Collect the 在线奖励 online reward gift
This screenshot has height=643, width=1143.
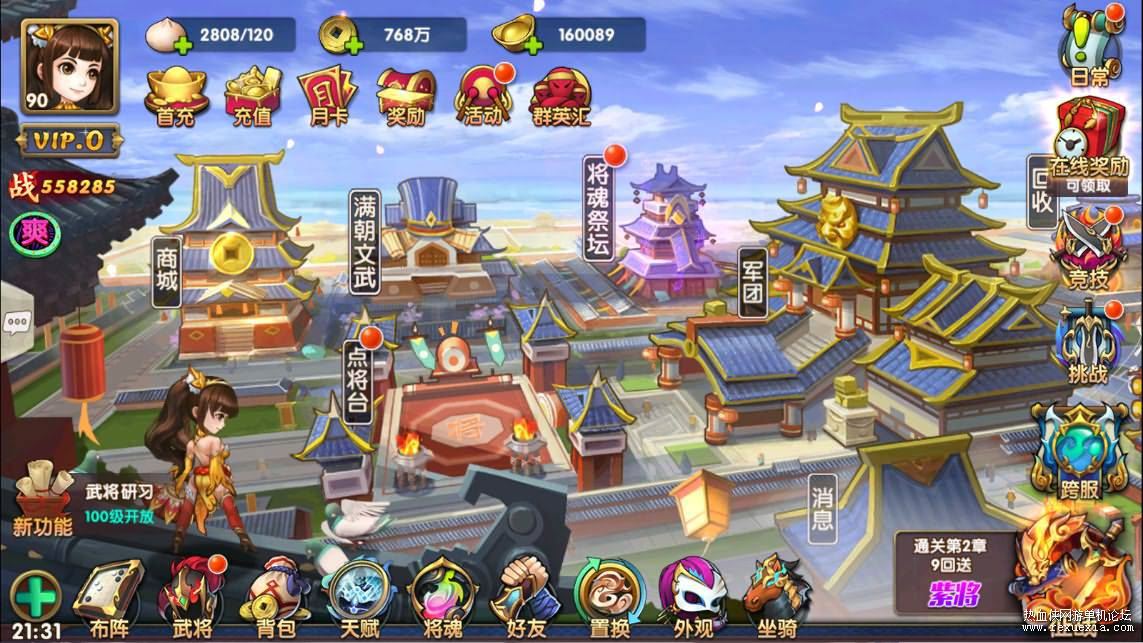pos(1087,140)
